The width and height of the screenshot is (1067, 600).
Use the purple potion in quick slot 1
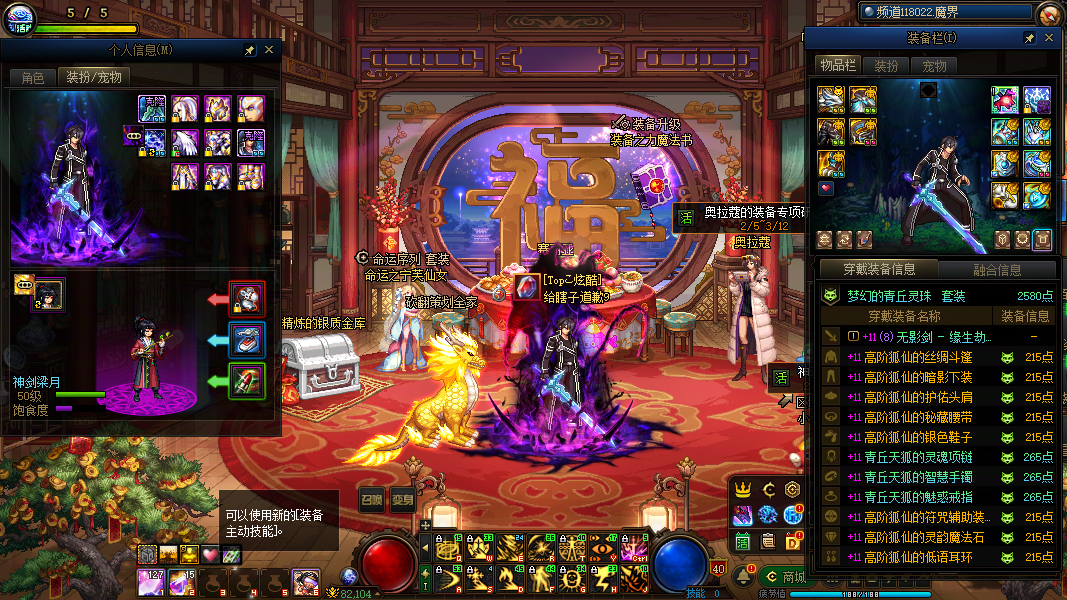(x=153, y=581)
